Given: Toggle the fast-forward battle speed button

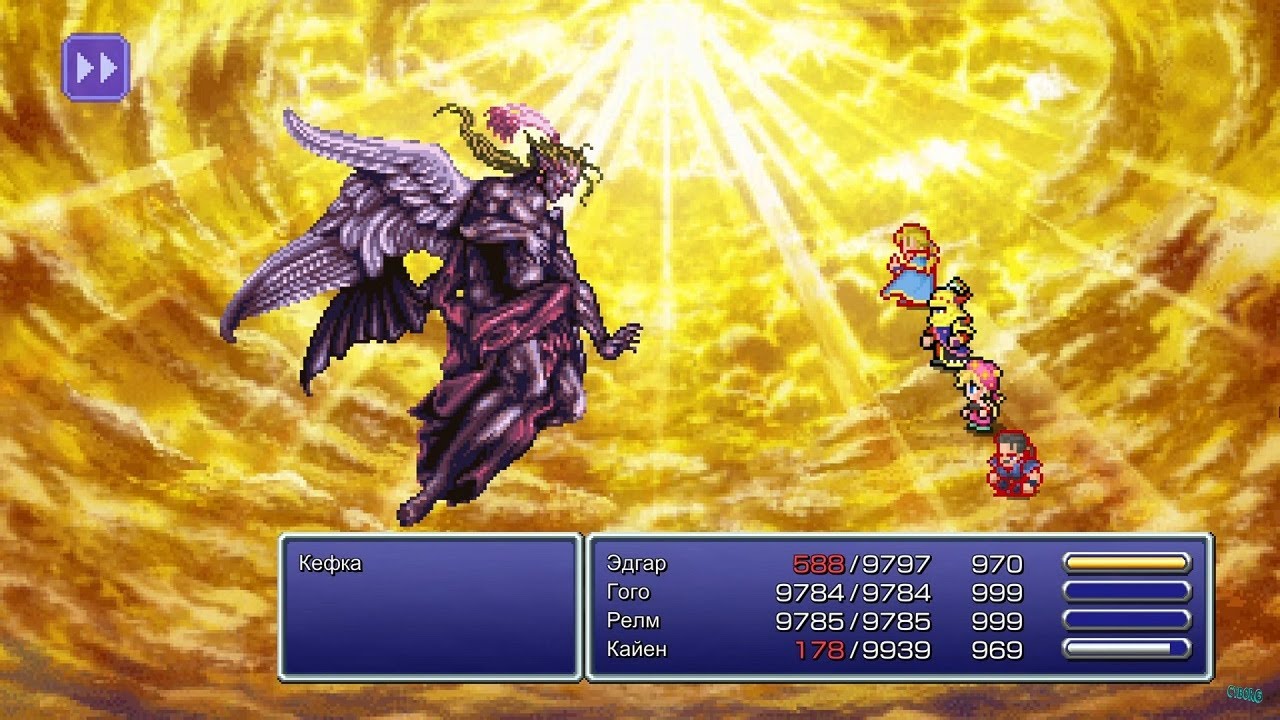Looking at the screenshot, I should (x=96, y=68).
